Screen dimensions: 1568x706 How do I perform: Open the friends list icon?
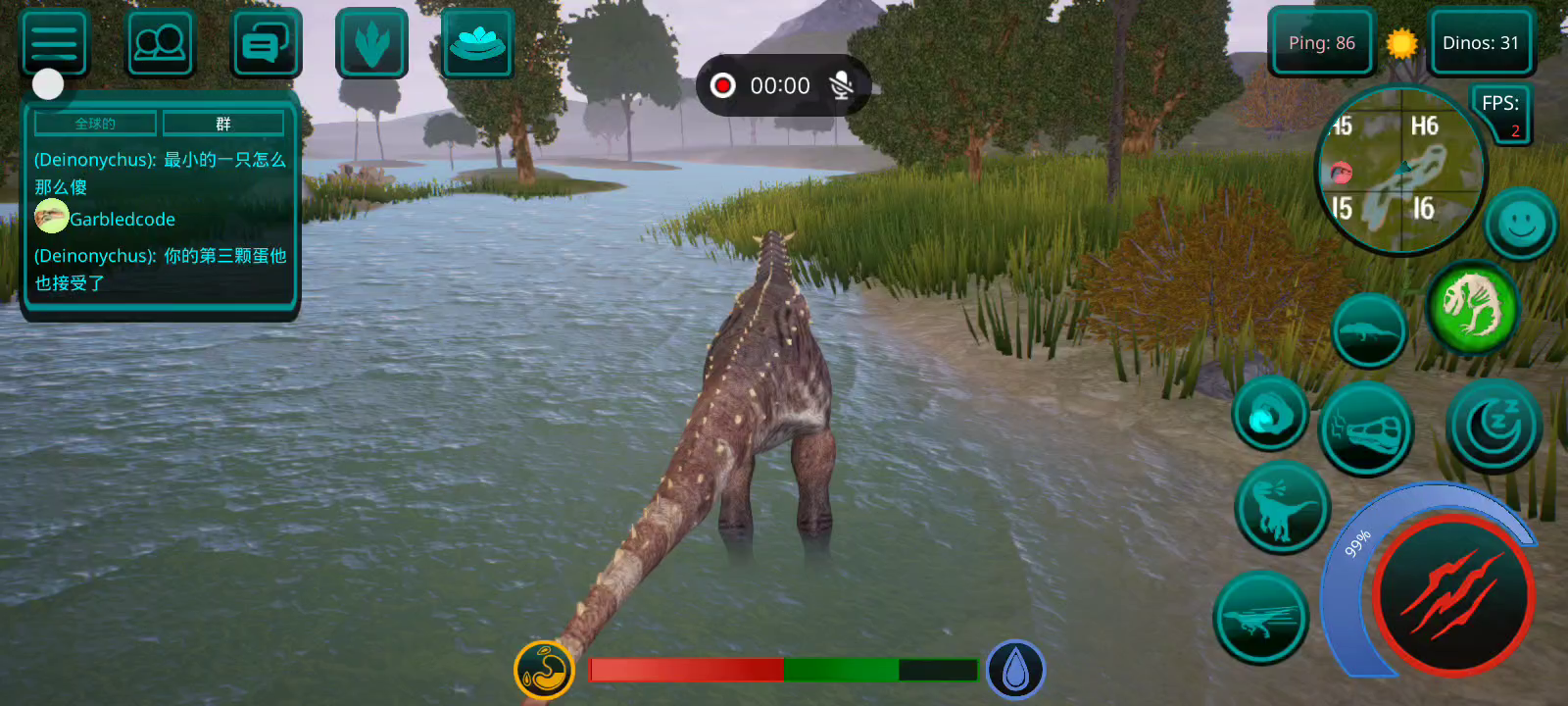pyautogui.click(x=160, y=43)
